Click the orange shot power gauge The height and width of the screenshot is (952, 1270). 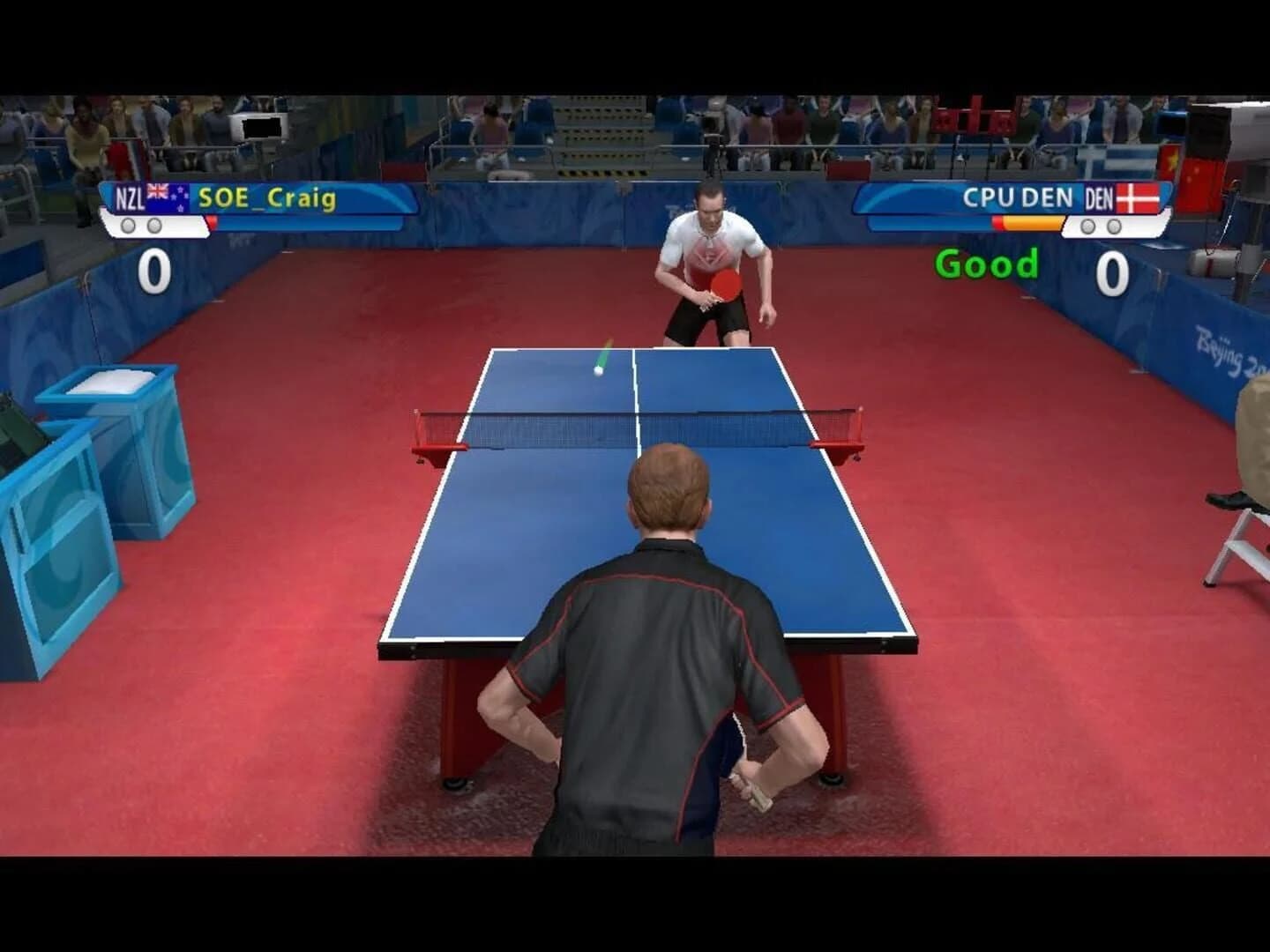pyautogui.click(x=1034, y=222)
